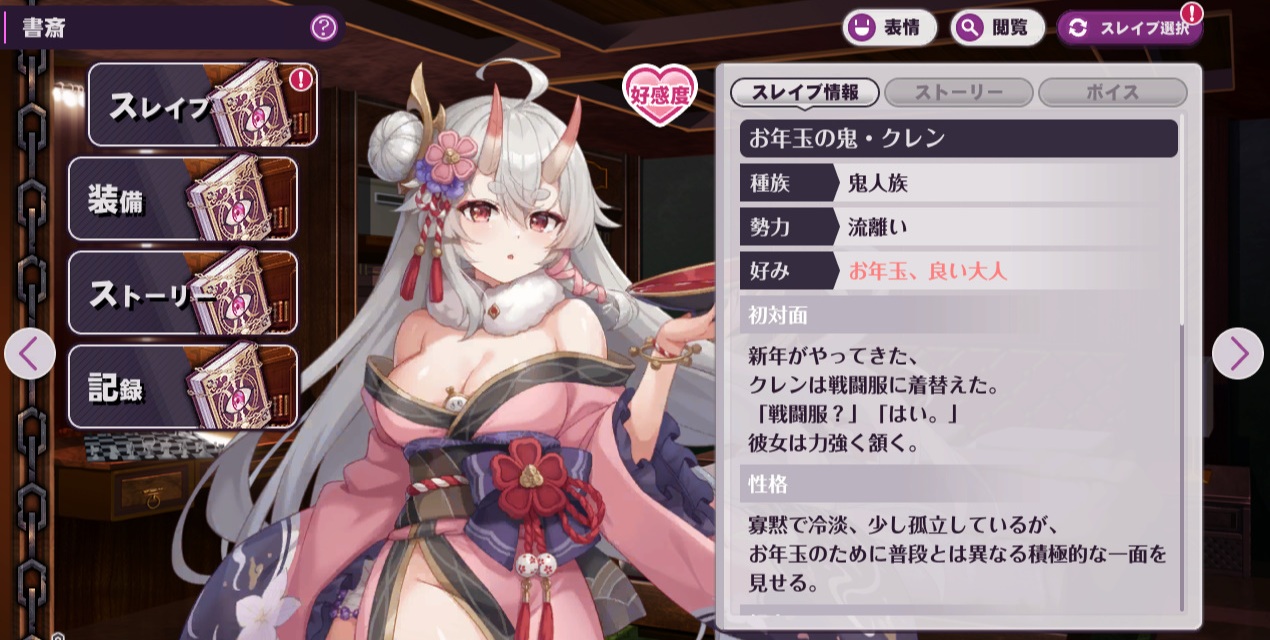1270x640 pixels.
Task: Open the 装備 equipment menu
Action: point(182,199)
